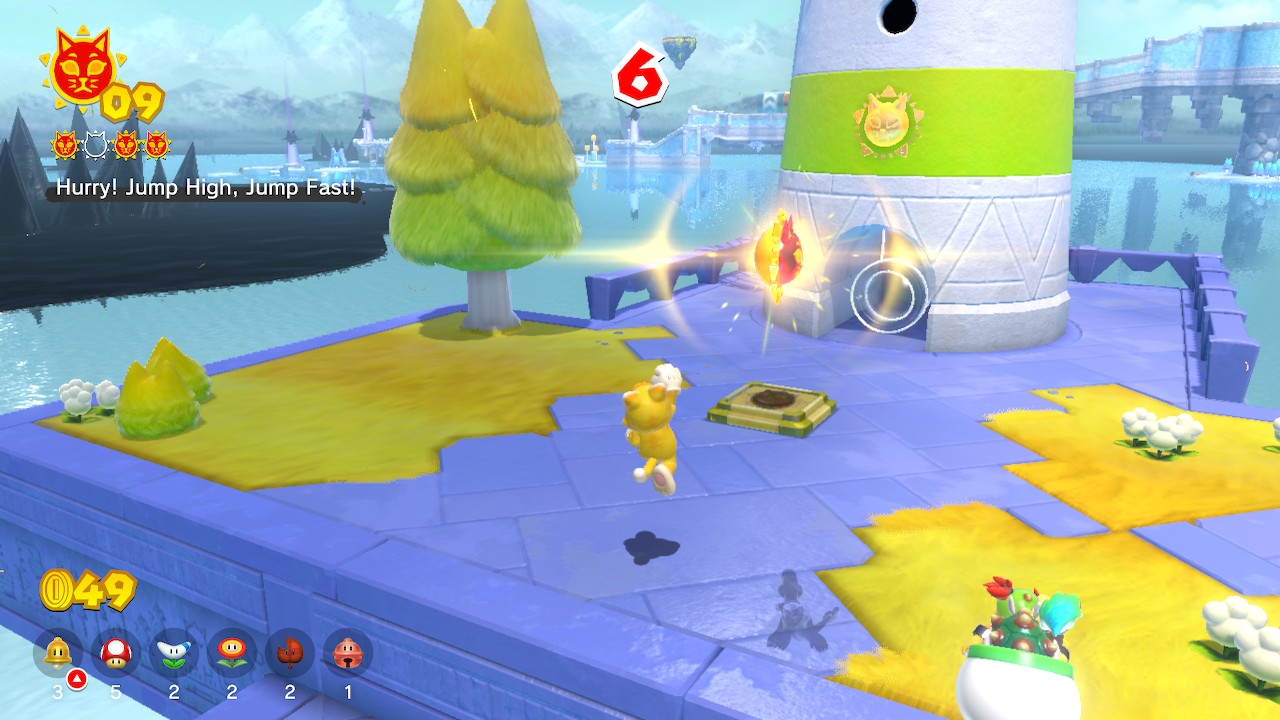This screenshot has width=1280, height=720.
Task: Choose the Lucky Bell item slot
Action: pos(348,654)
